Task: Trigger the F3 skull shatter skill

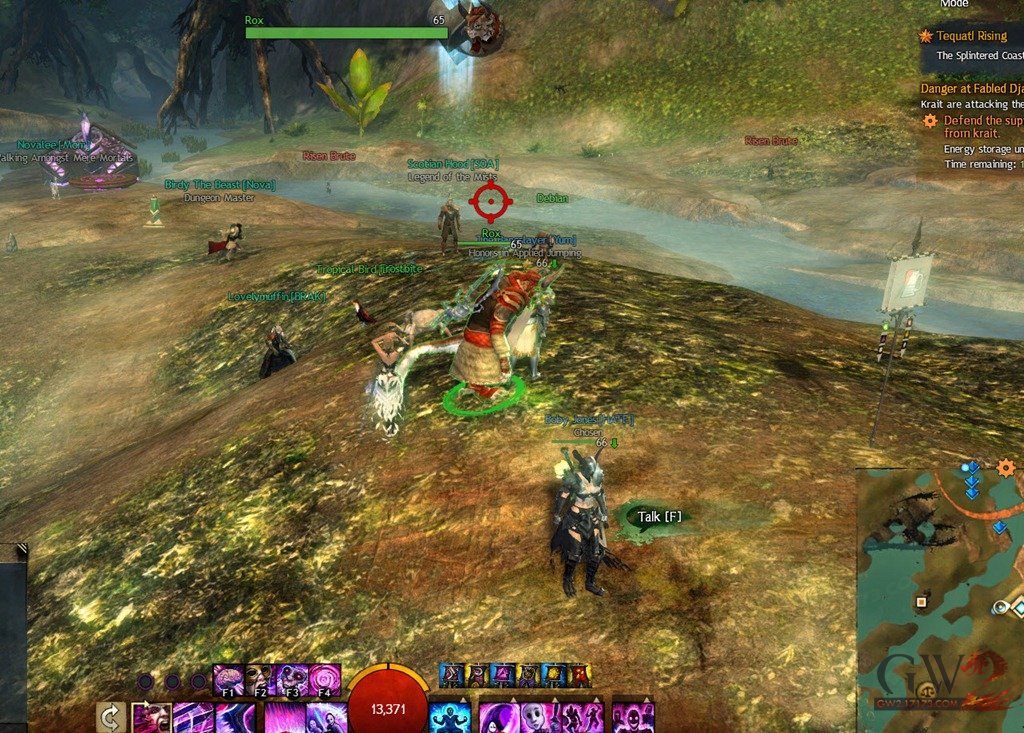Action: click(292, 679)
